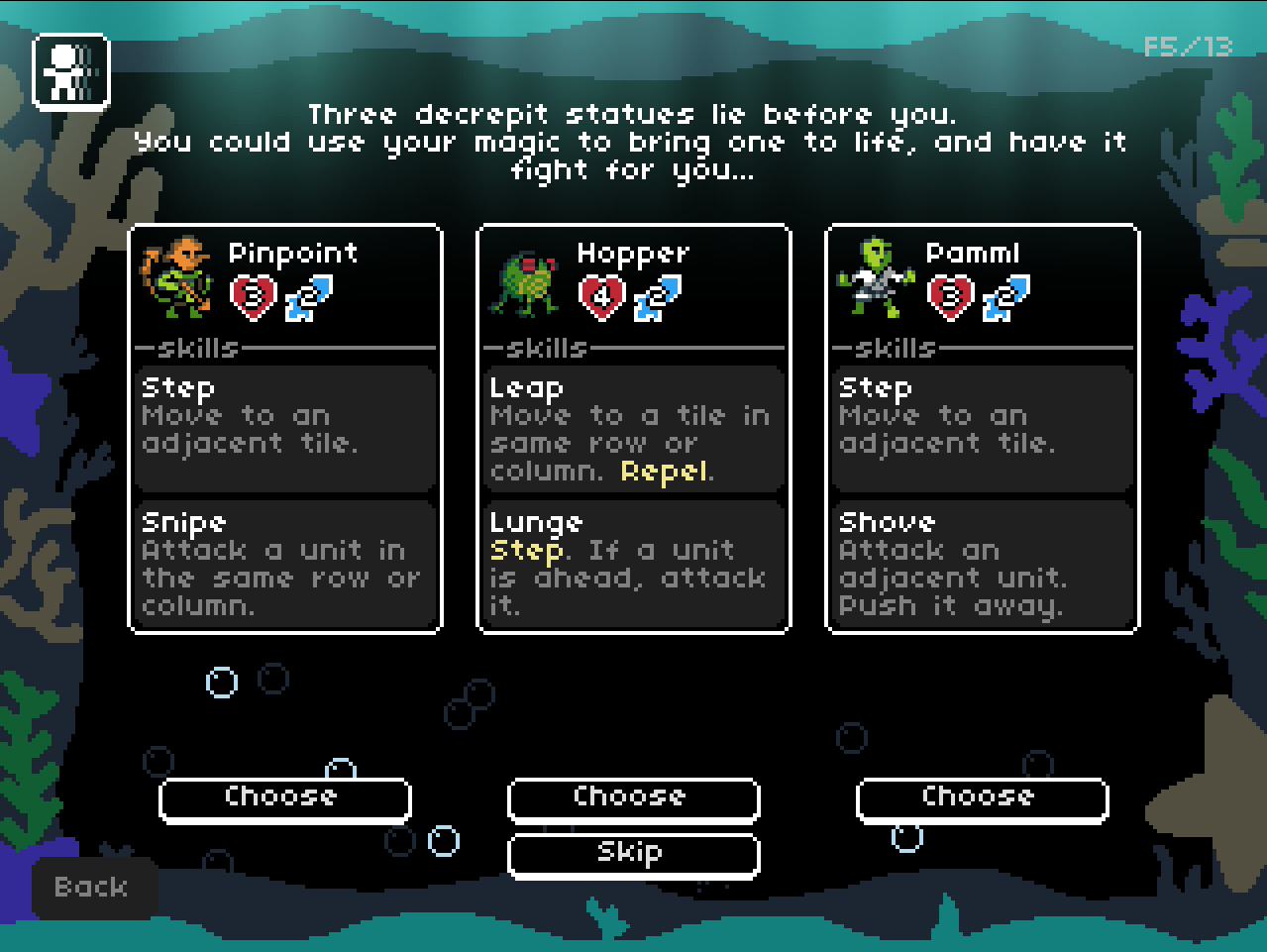Screen dimensions: 1267x952
Task: Open the character icon in the corner
Action: click(x=70, y=70)
